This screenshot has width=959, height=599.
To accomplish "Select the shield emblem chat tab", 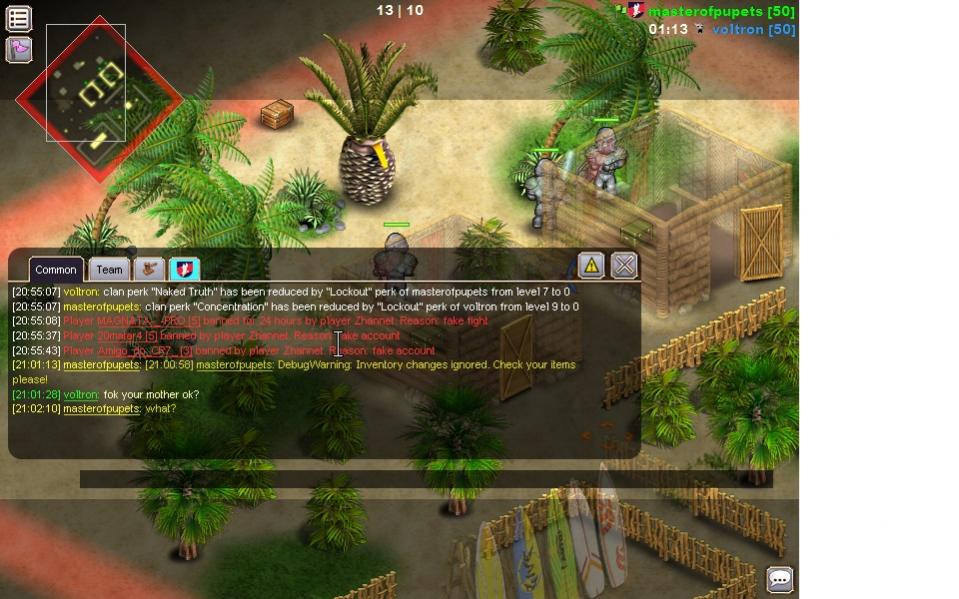I will pos(185,268).
